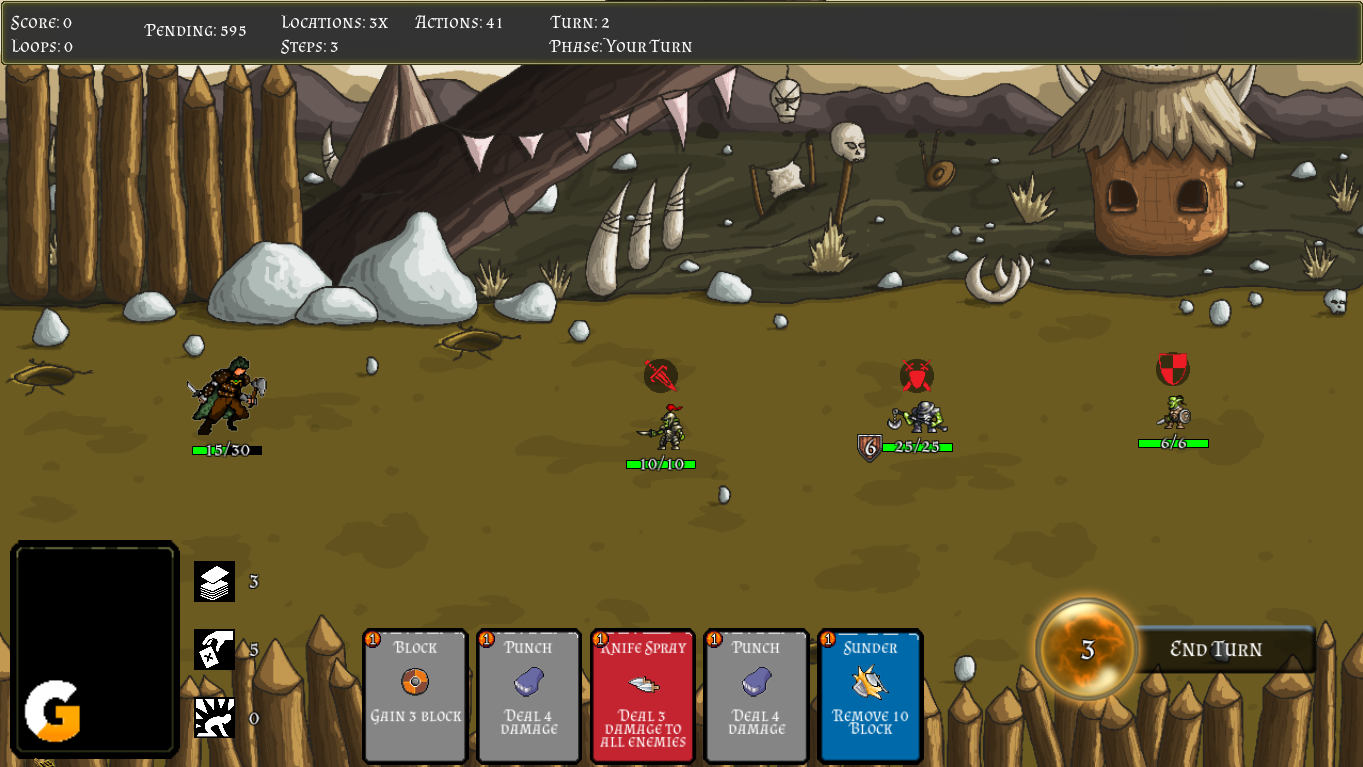Open the draw pile stack icon

click(x=214, y=581)
